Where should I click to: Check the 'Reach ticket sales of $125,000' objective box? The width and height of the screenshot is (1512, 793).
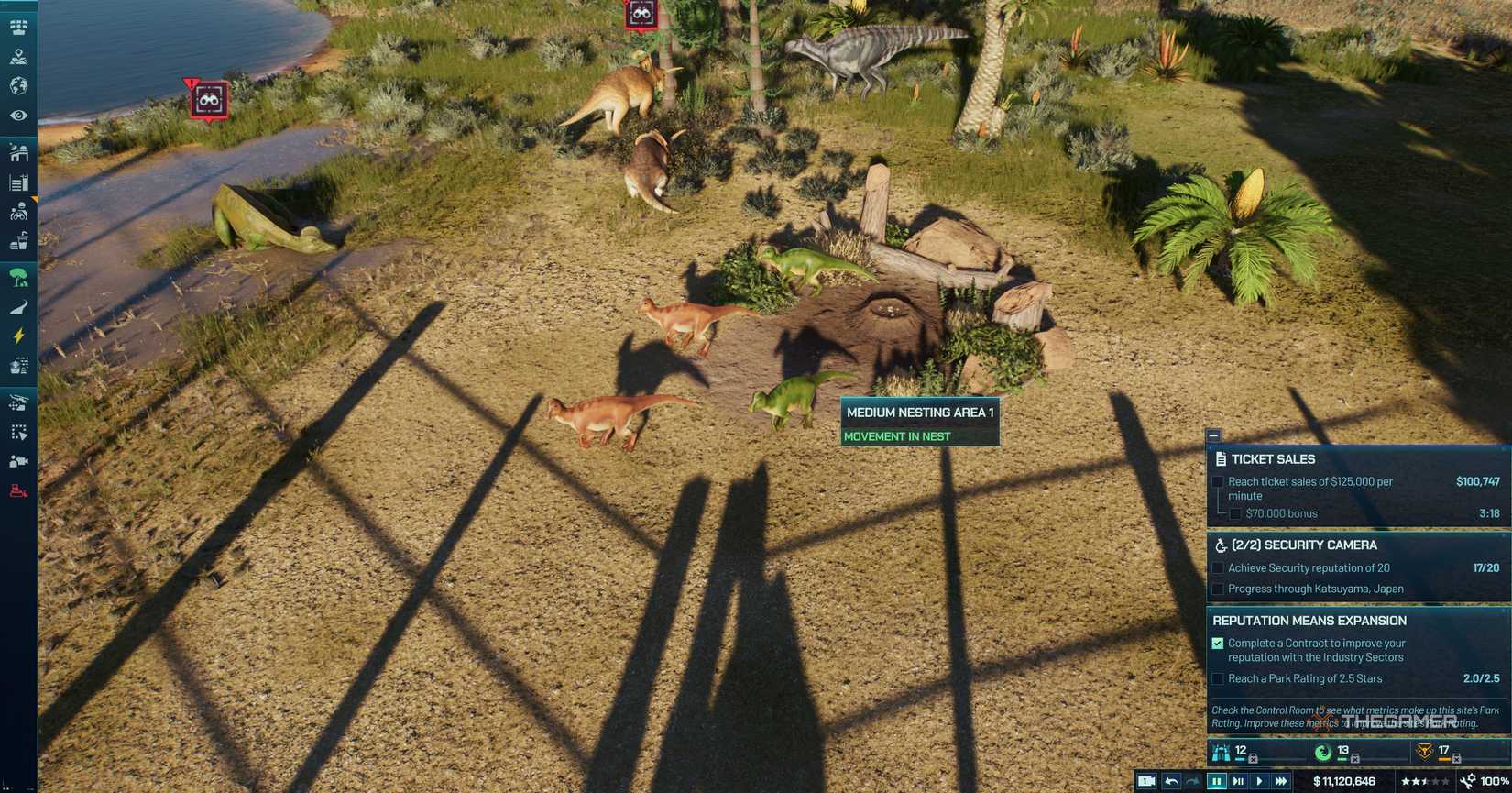pos(1218,481)
